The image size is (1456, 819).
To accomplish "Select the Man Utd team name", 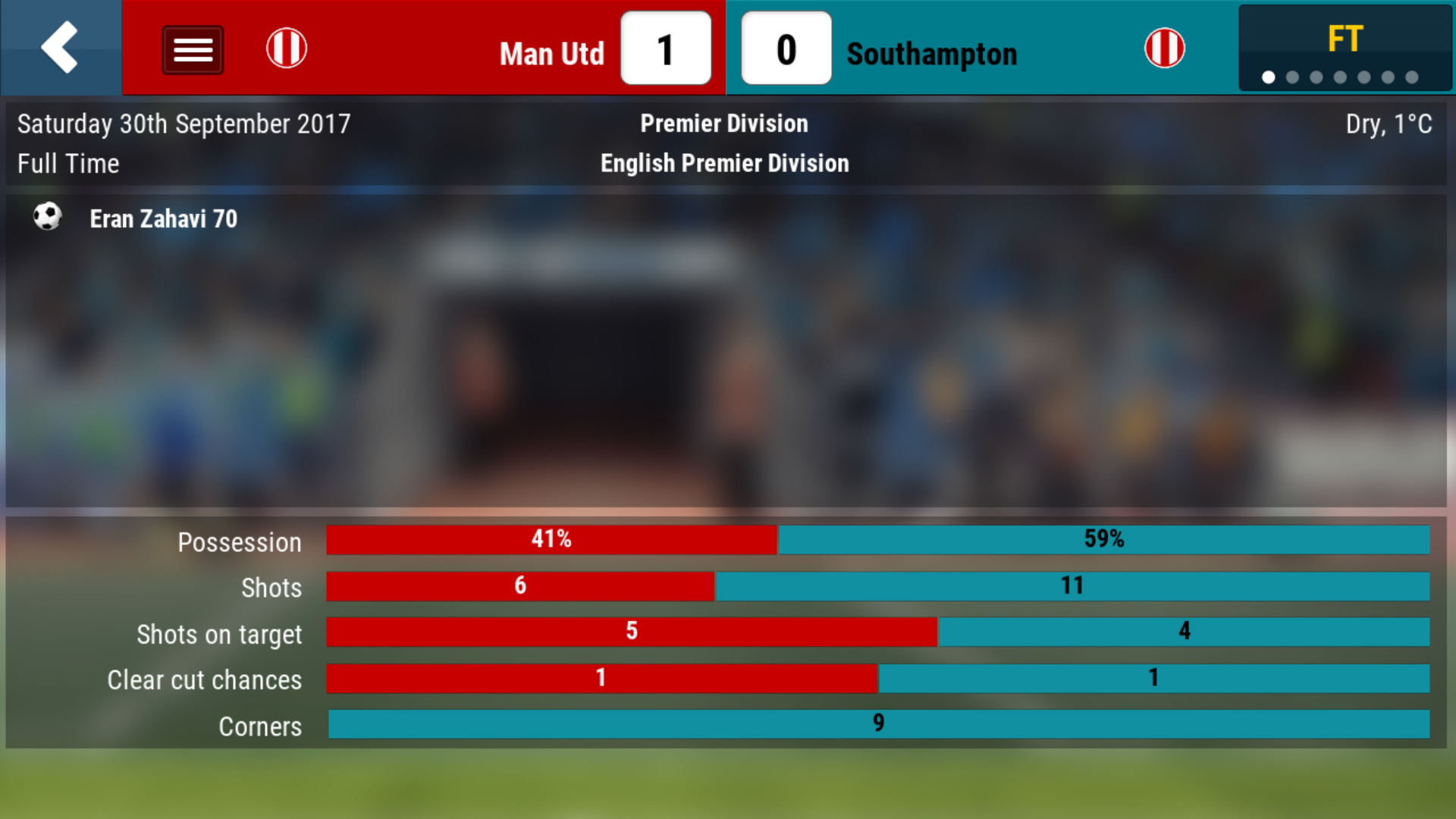I will [551, 54].
